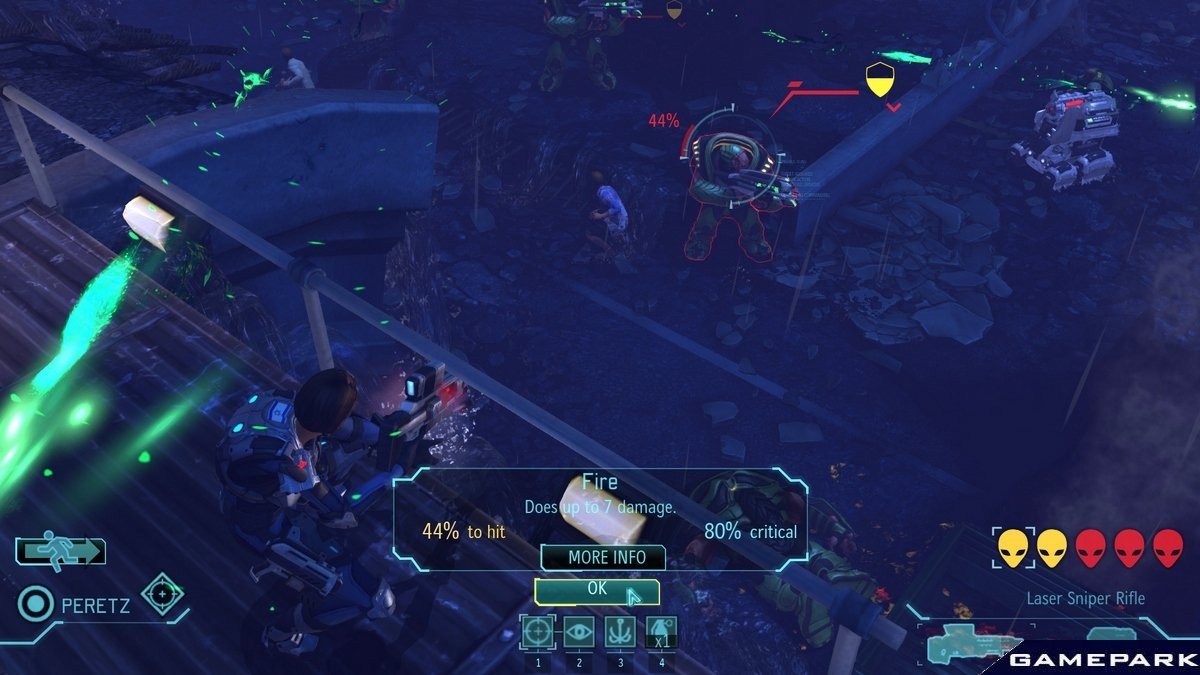This screenshot has width=1200, height=675.
Task: Open MORE INFO about the shot
Action: [x=607, y=557]
